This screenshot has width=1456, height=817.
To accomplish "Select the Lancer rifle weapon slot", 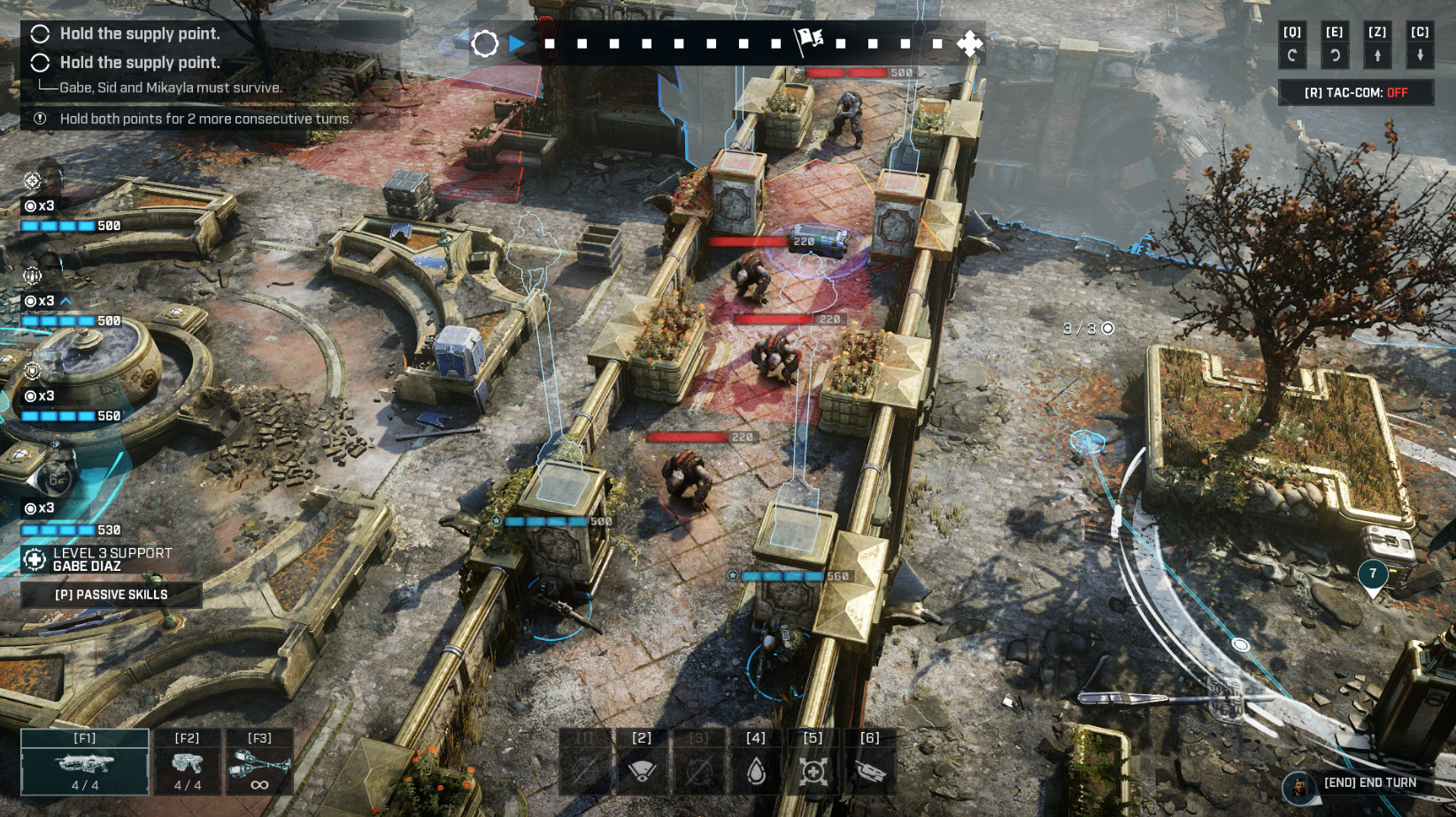I will point(85,762).
